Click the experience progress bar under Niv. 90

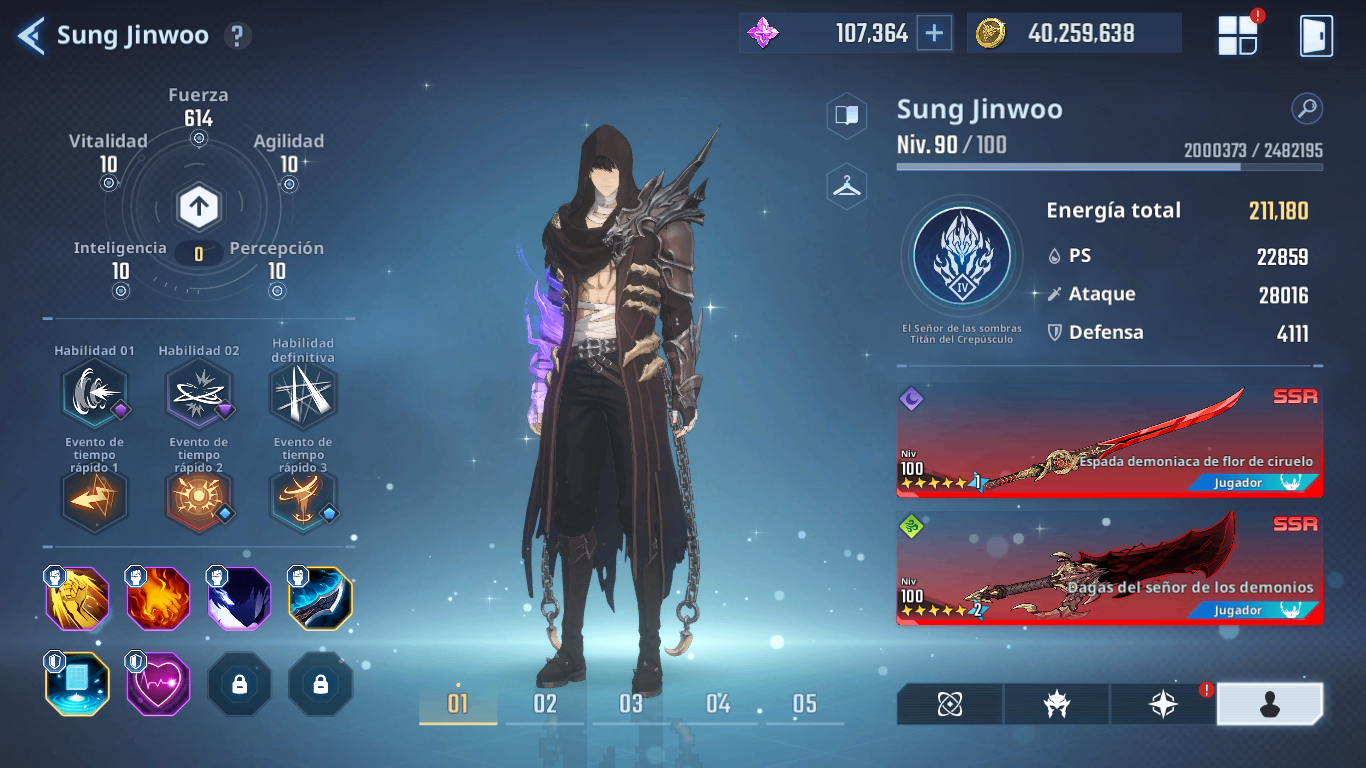pyautogui.click(x=1108, y=166)
